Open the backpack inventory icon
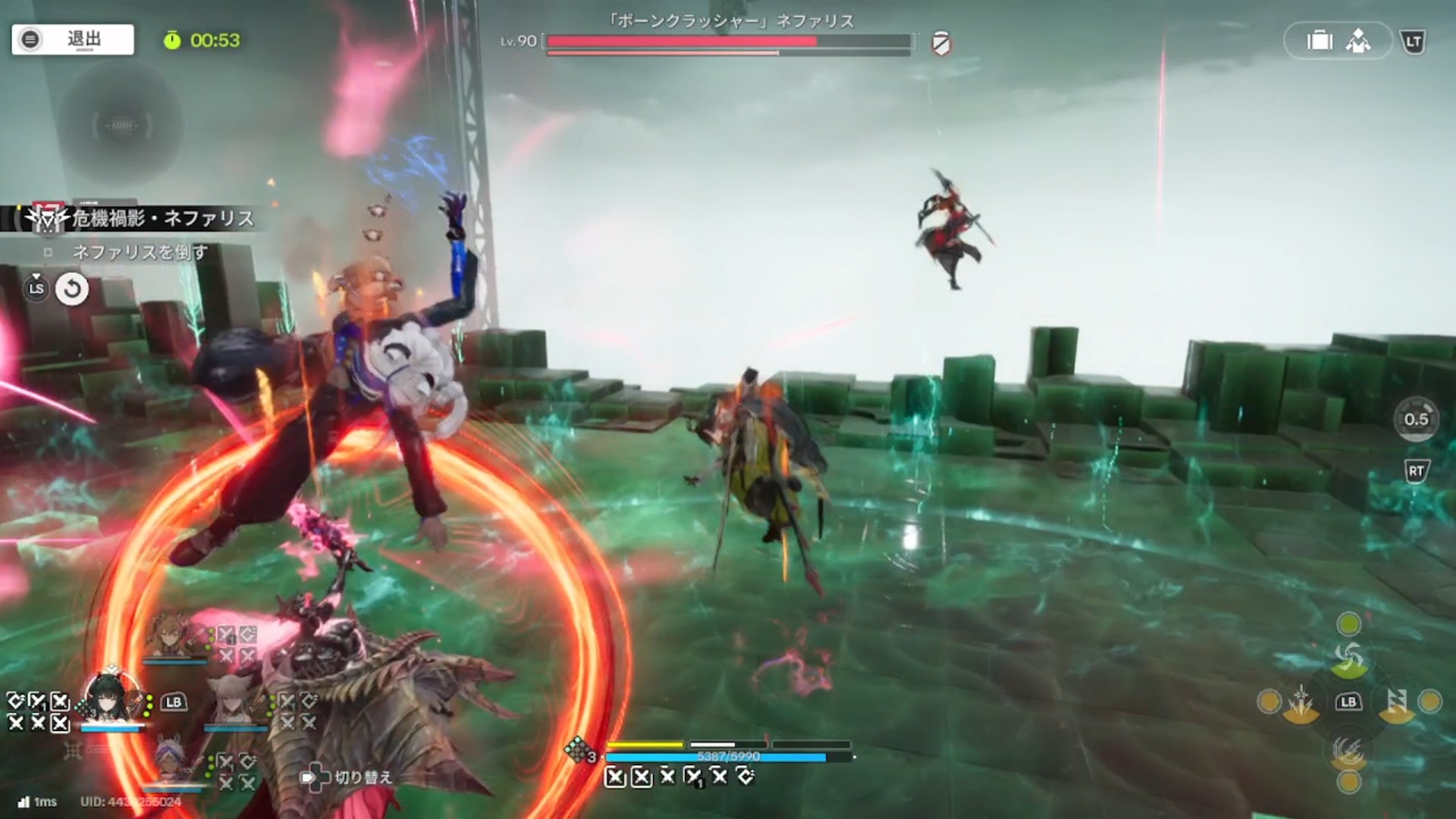The width and height of the screenshot is (1456, 819). tap(1319, 41)
